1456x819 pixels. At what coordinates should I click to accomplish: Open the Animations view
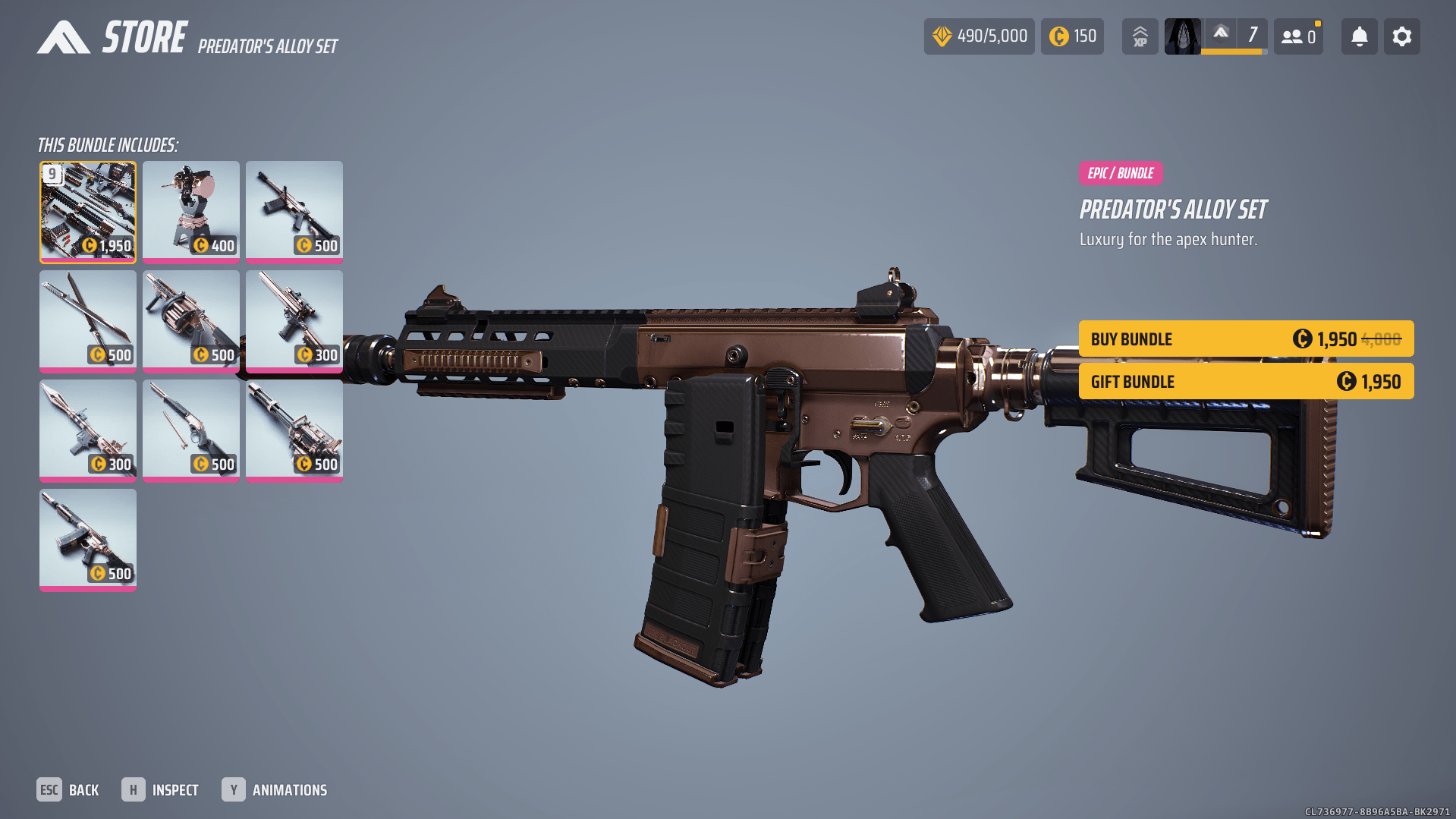tap(275, 790)
